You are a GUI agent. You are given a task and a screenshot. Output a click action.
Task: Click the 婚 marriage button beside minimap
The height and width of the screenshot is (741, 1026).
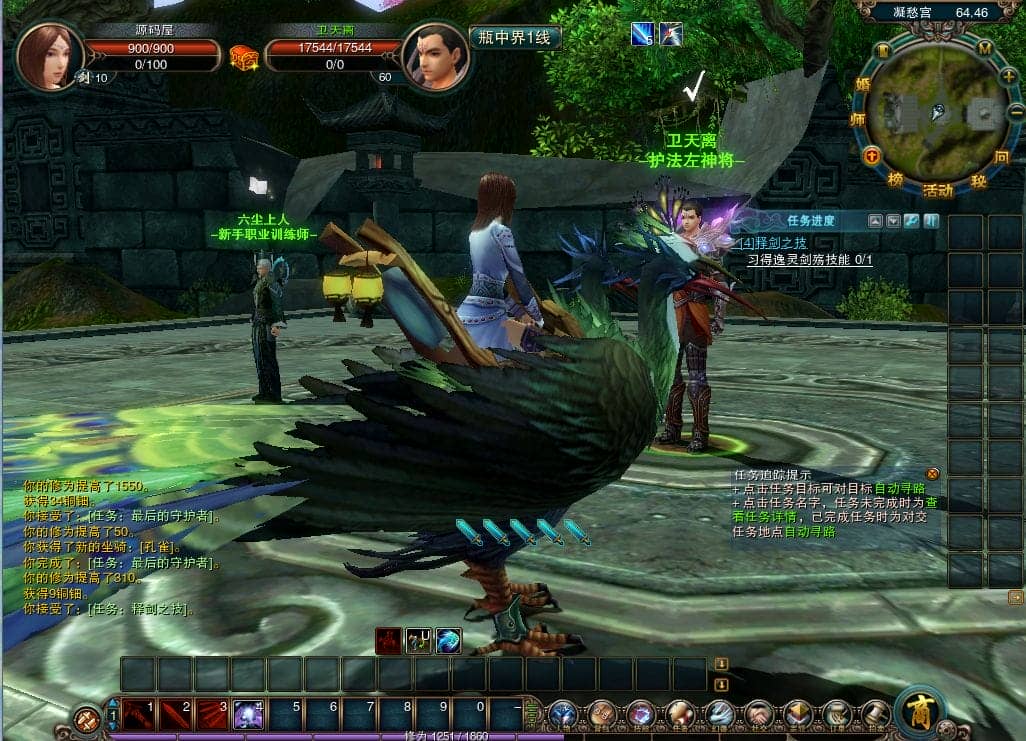[x=863, y=84]
